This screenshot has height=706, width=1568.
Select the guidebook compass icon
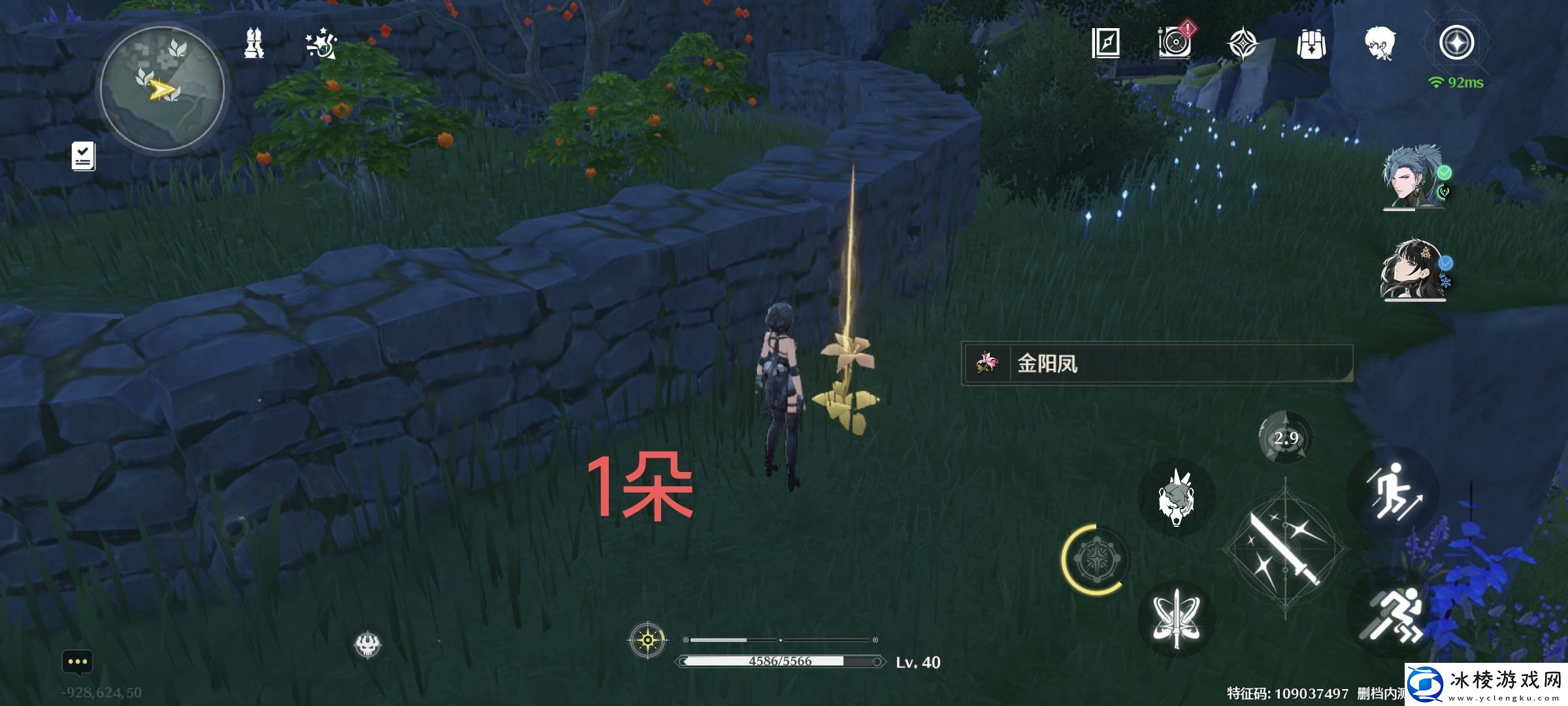1107,42
